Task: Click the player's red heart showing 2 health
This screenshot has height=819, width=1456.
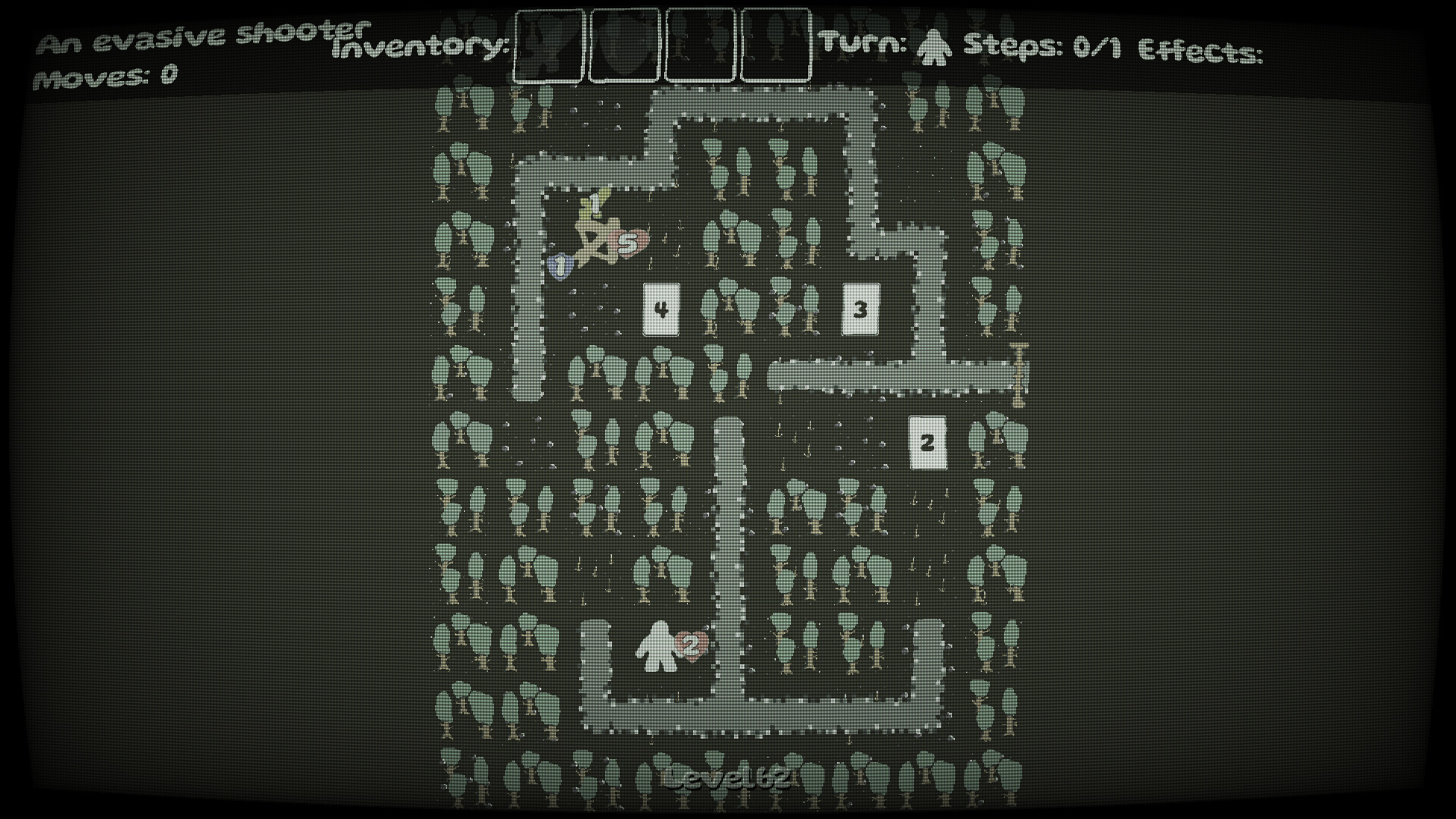Action: point(690,646)
